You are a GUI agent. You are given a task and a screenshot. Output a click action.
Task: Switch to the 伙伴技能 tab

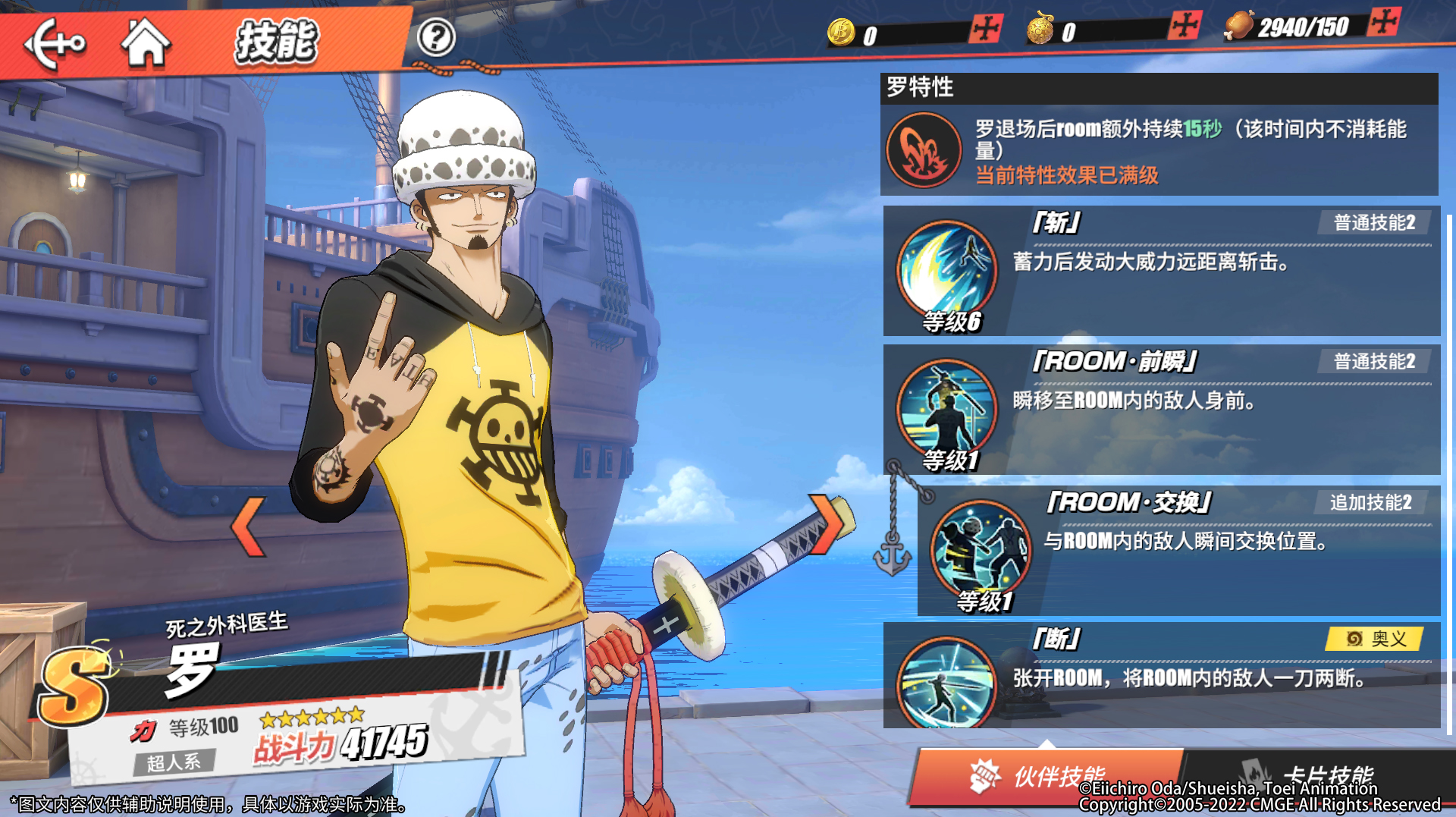tap(1046, 775)
